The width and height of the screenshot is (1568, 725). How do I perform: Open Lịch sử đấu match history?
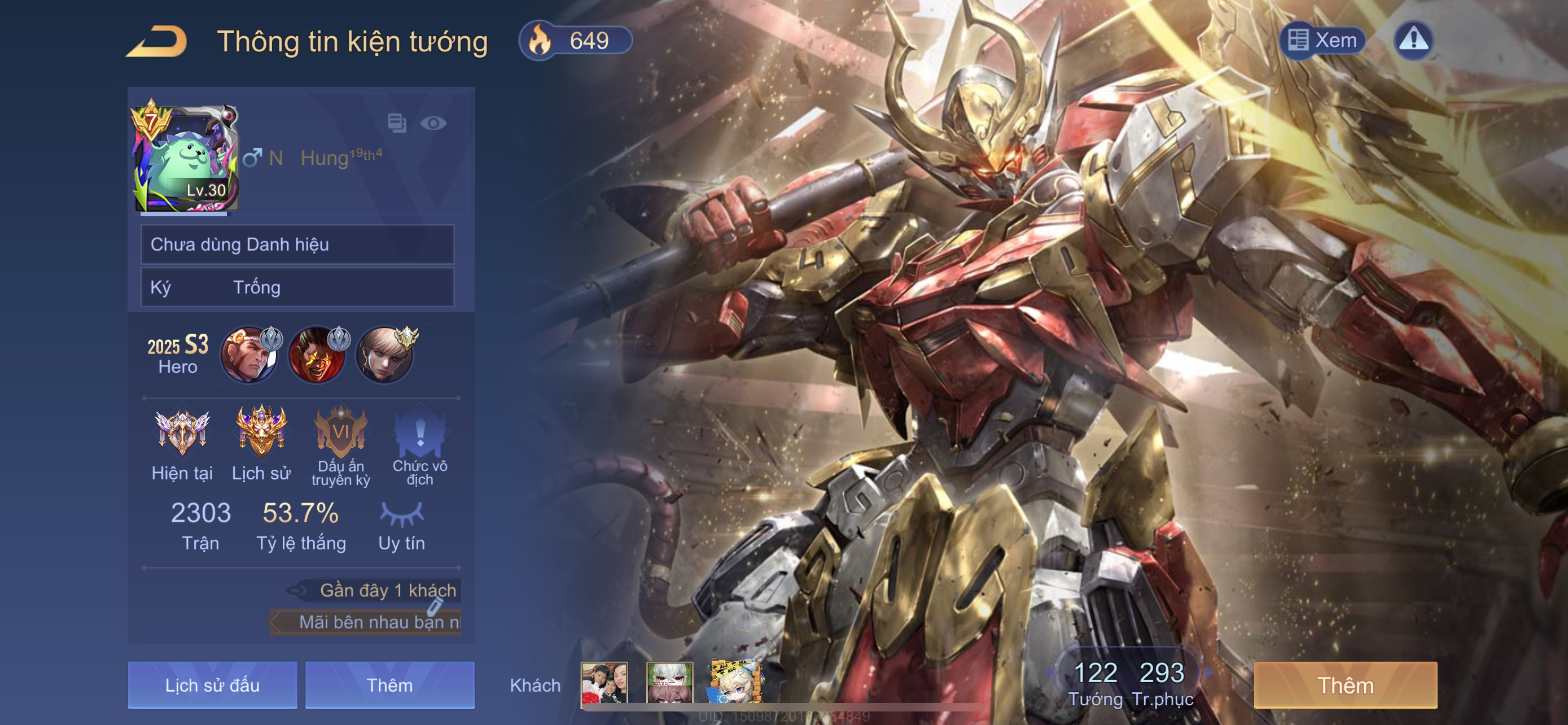pos(212,685)
